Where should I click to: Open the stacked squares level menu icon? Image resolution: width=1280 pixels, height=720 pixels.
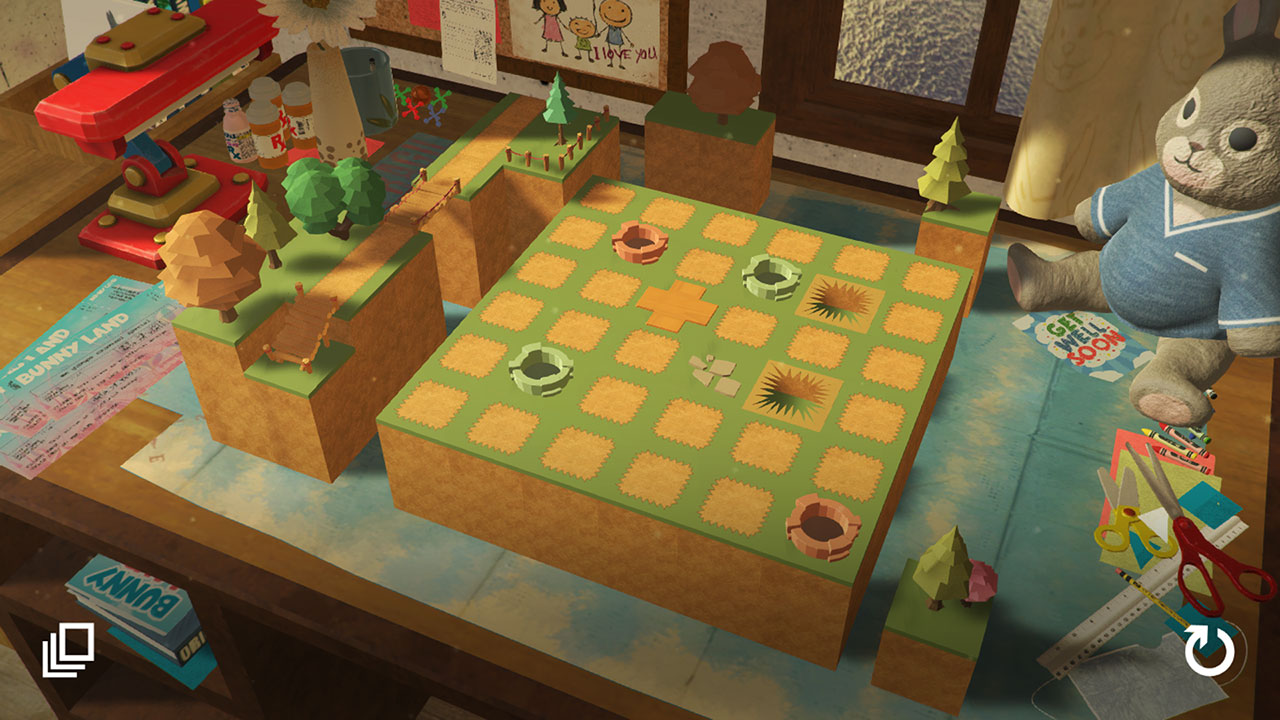(x=68, y=649)
